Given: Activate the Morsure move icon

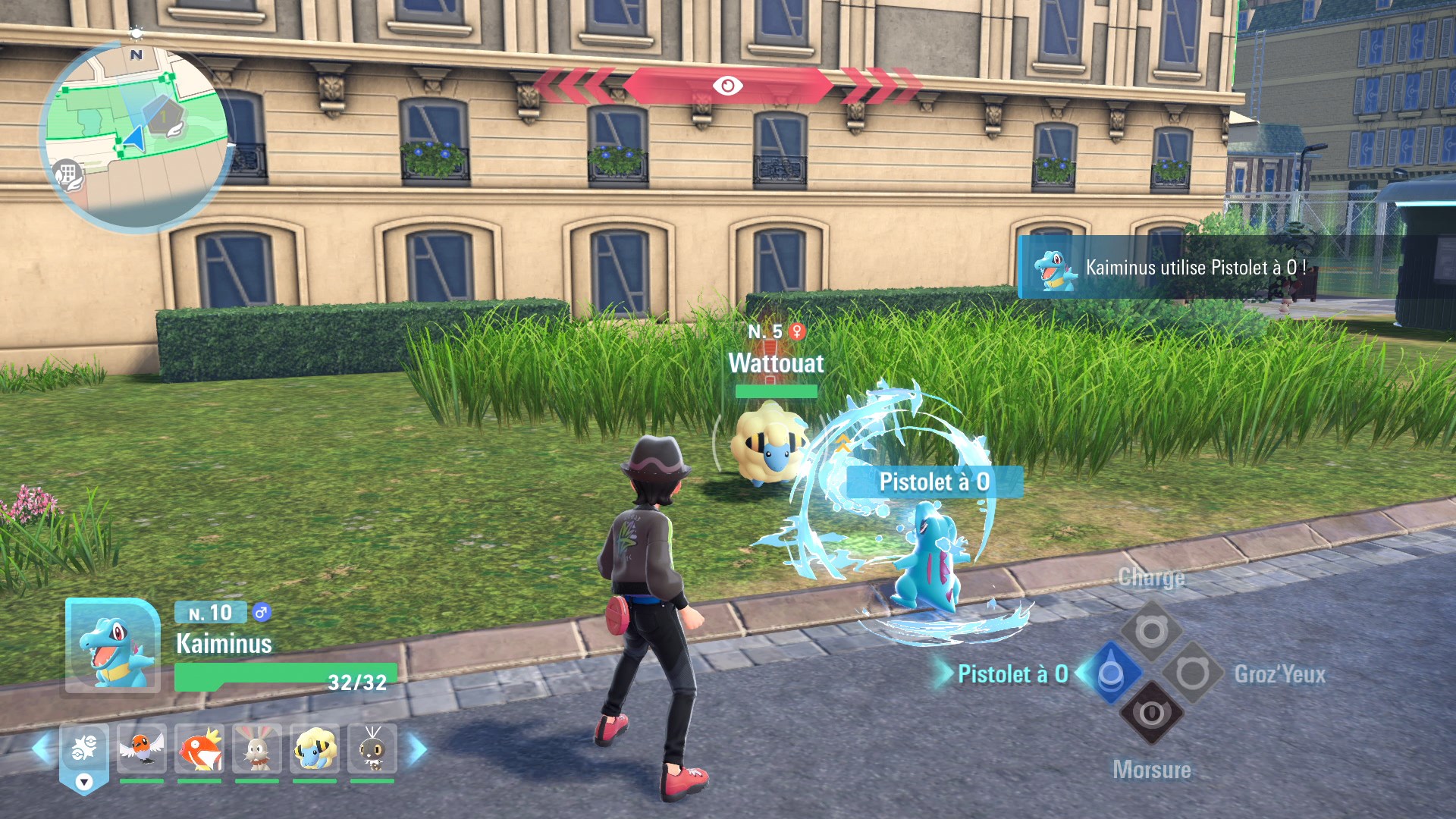Looking at the screenshot, I should tap(1151, 714).
